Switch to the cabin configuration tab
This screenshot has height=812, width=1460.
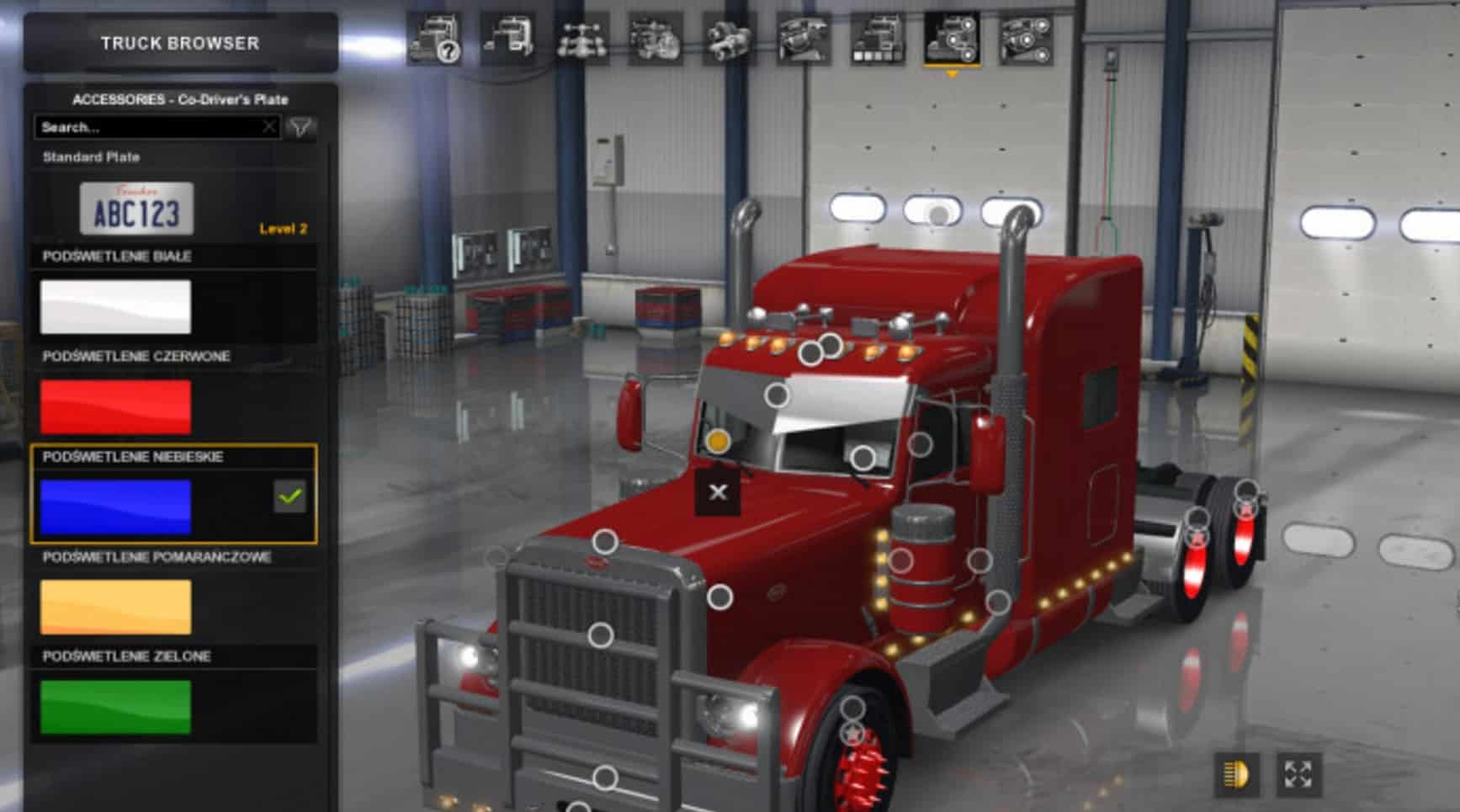click(508, 39)
